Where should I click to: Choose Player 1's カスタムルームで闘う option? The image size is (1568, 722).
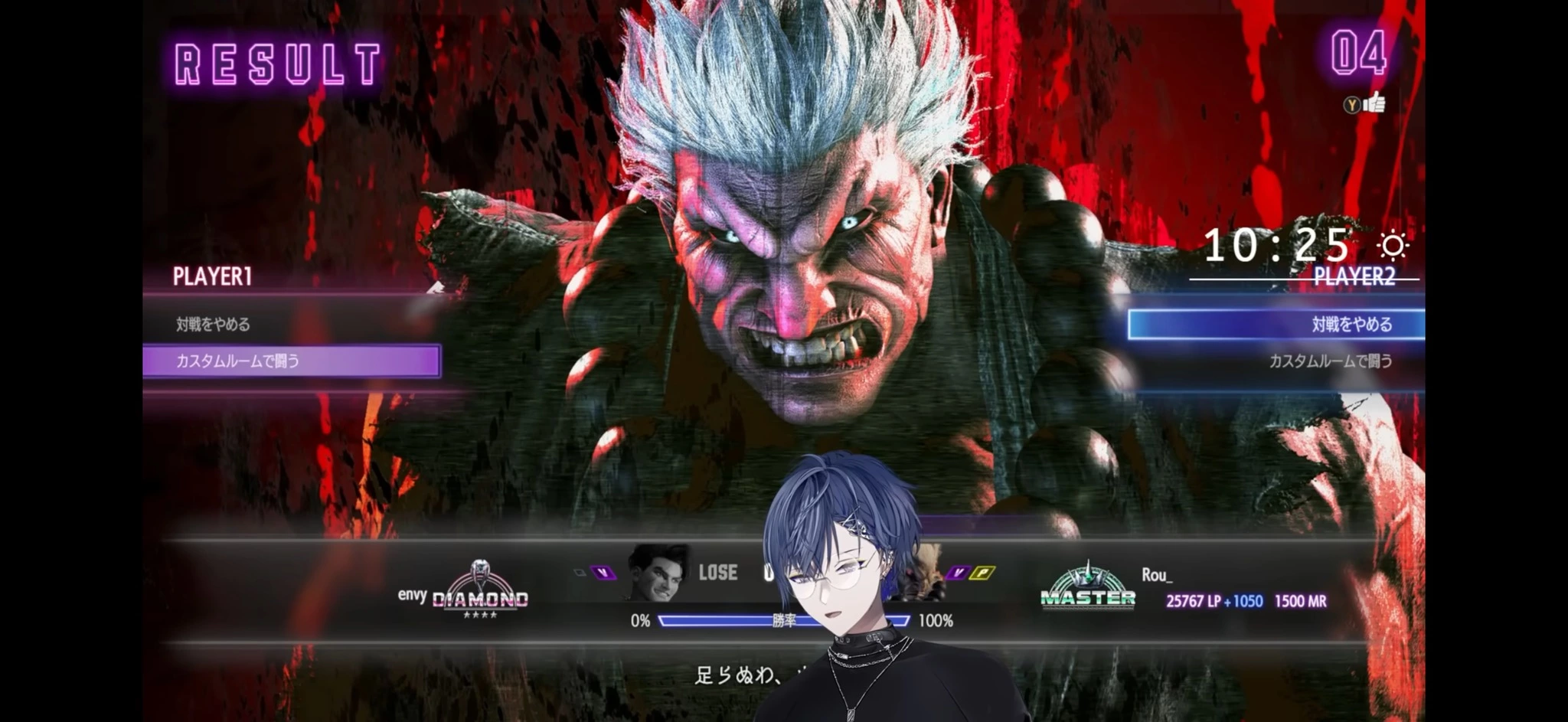[291, 361]
